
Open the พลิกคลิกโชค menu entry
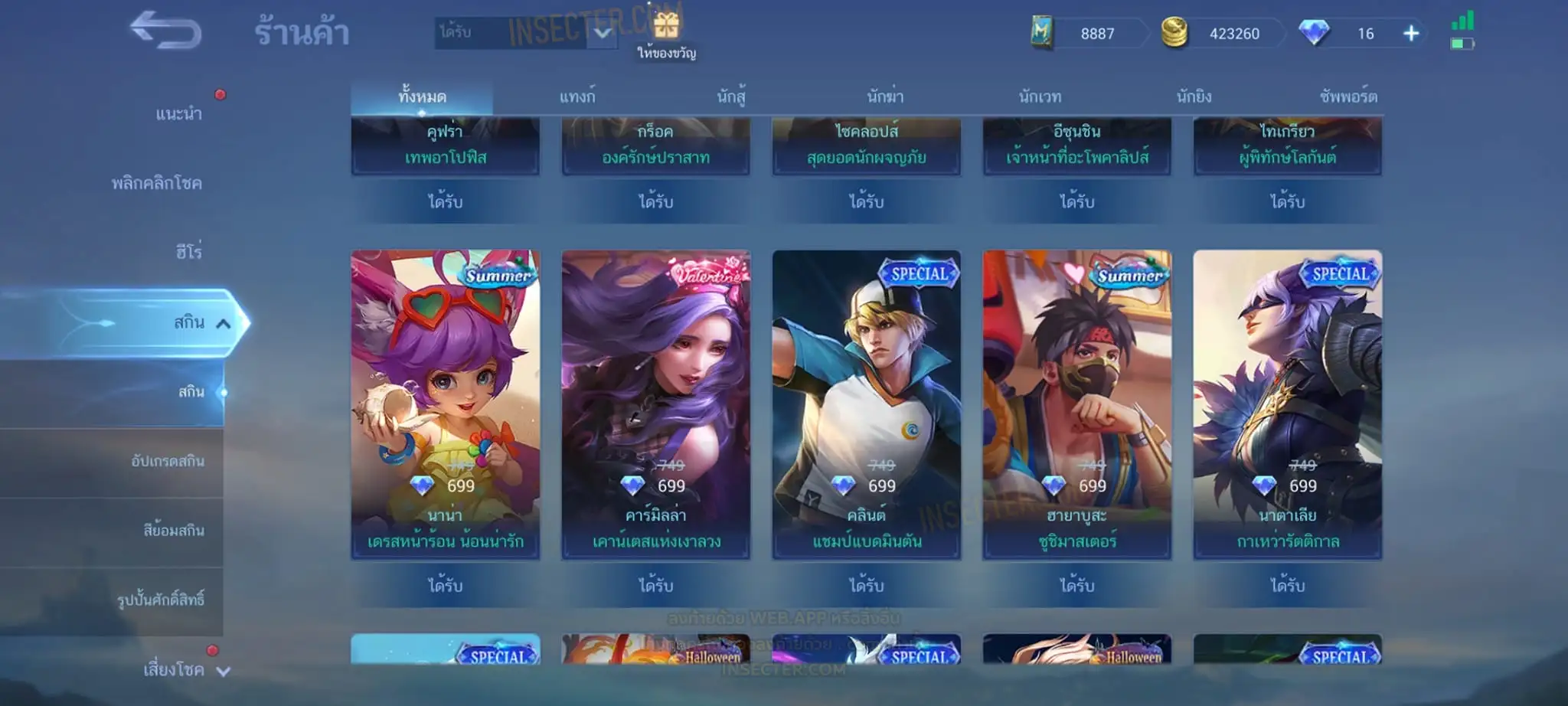(x=157, y=184)
